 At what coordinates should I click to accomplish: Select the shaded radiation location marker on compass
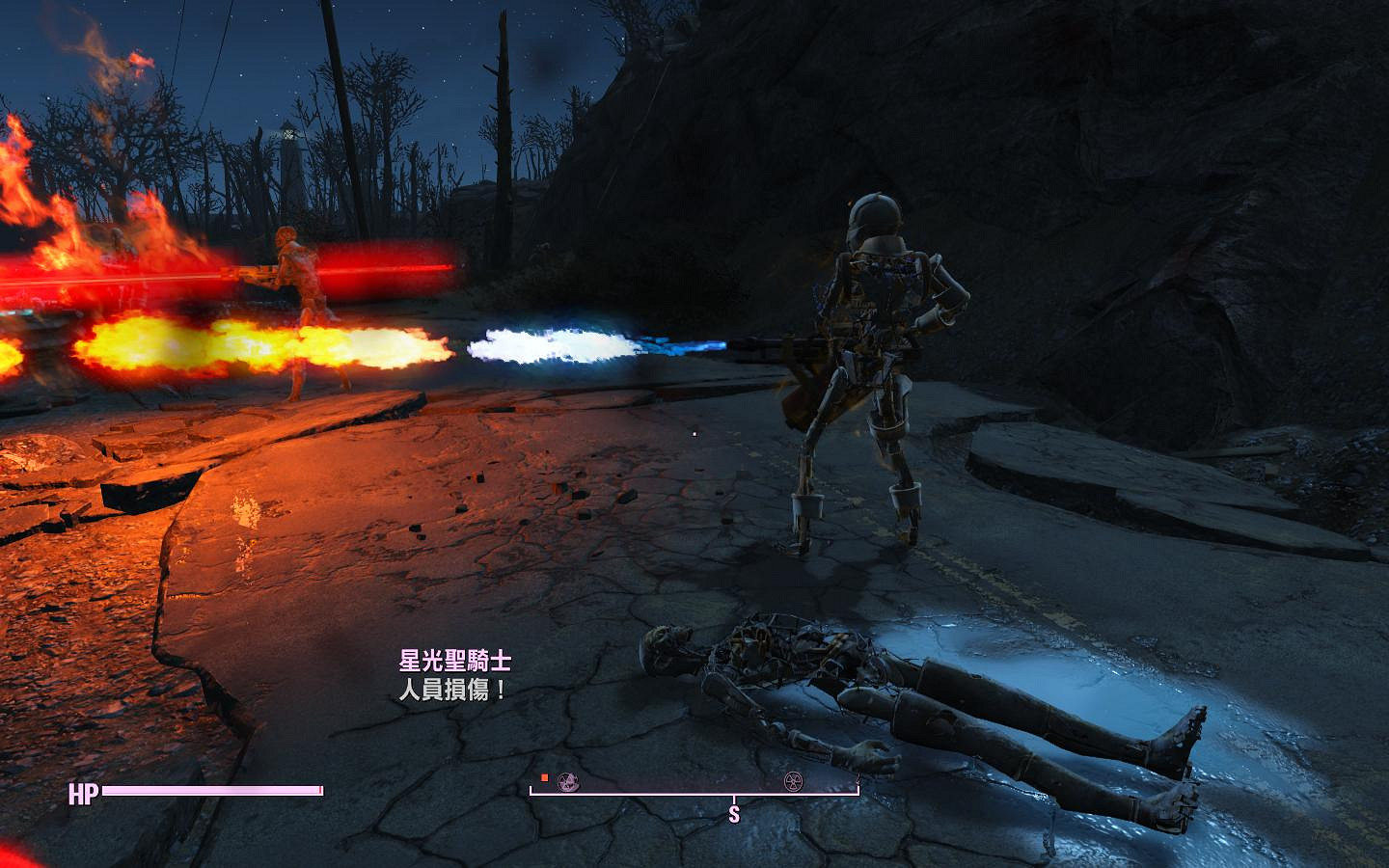[568, 781]
